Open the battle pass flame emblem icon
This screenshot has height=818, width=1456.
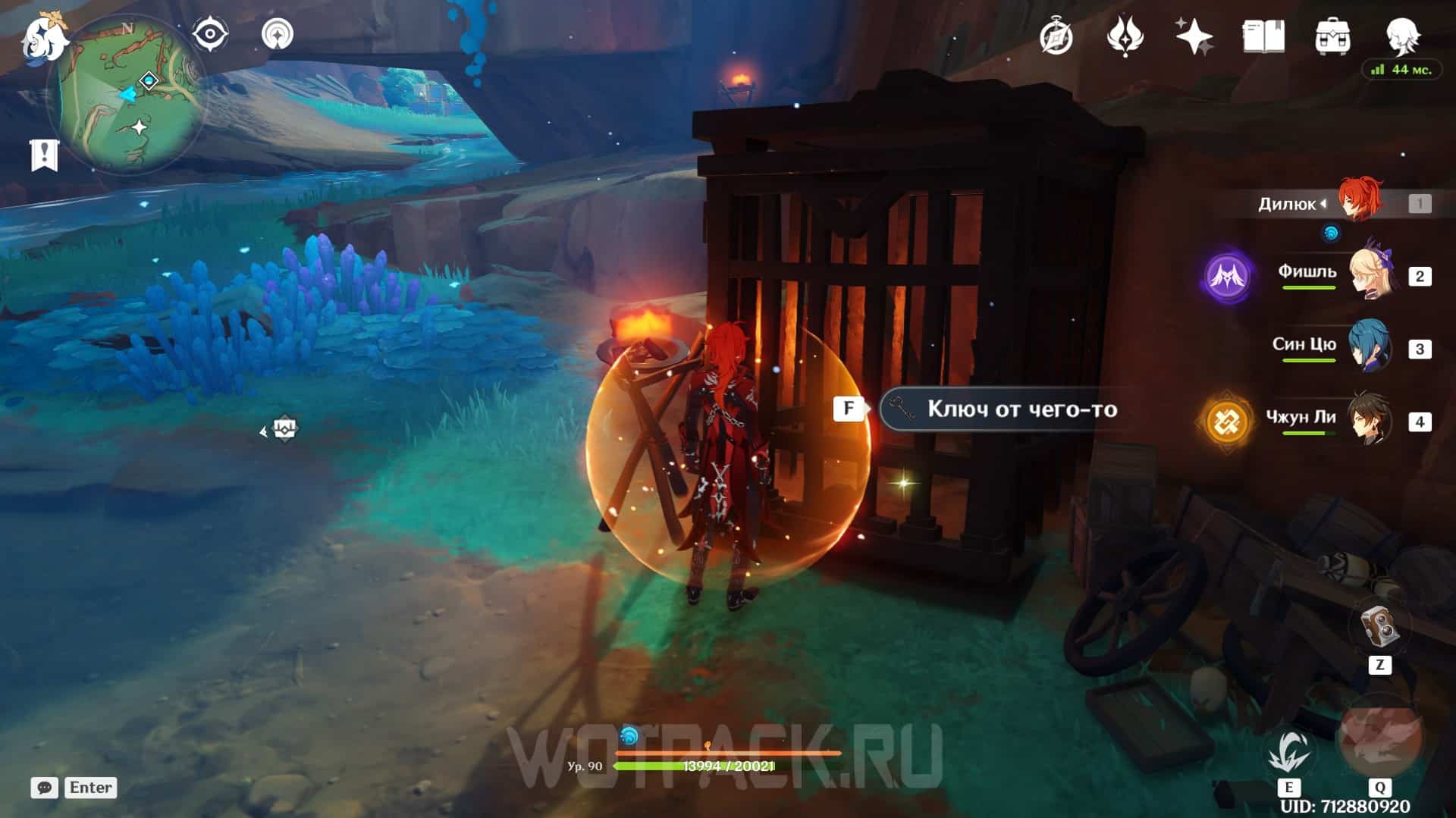pyautogui.click(x=1124, y=36)
